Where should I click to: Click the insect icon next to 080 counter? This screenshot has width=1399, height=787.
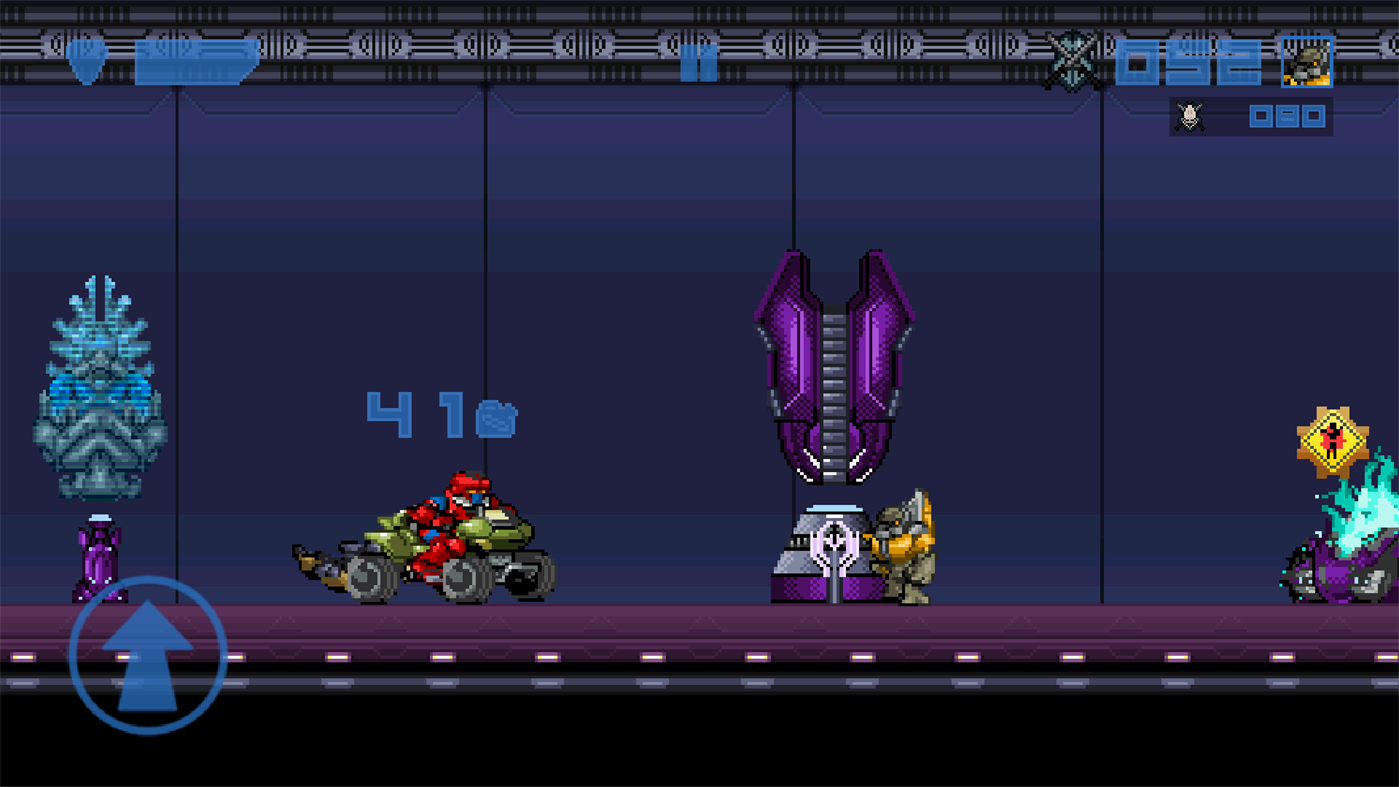[x=1189, y=116]
